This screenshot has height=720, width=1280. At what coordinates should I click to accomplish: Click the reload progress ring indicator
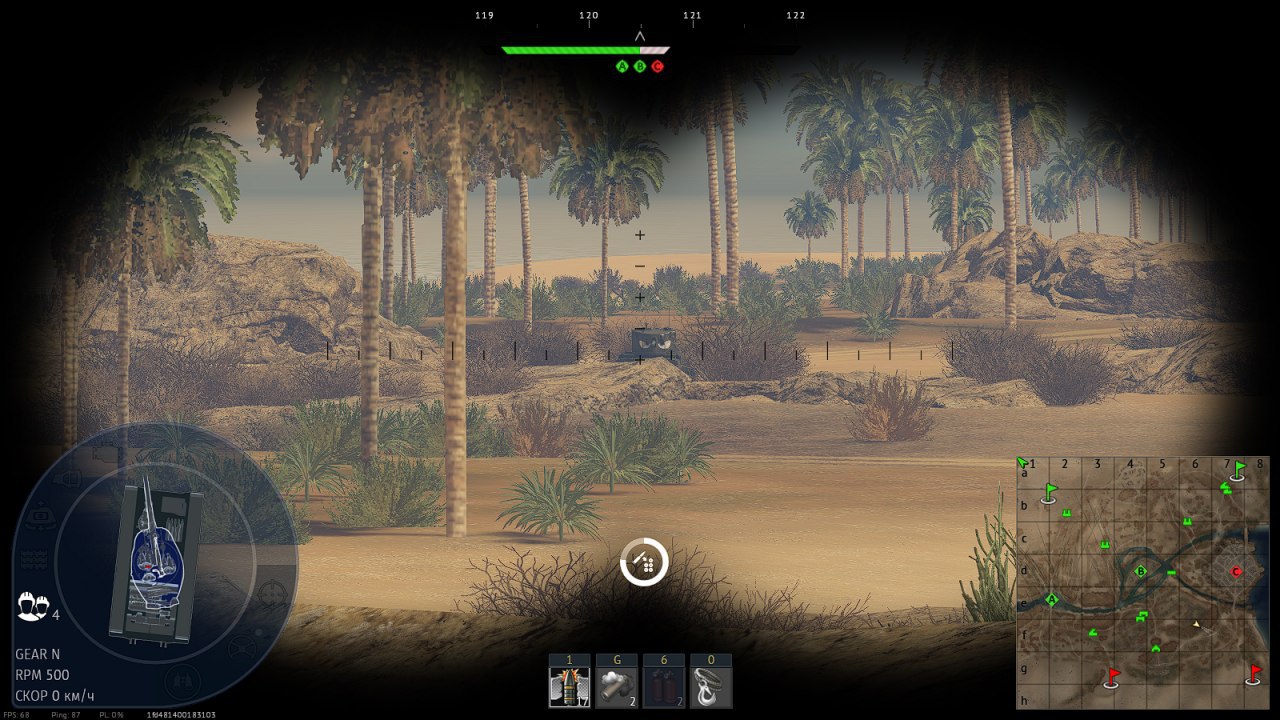[643, 561]
